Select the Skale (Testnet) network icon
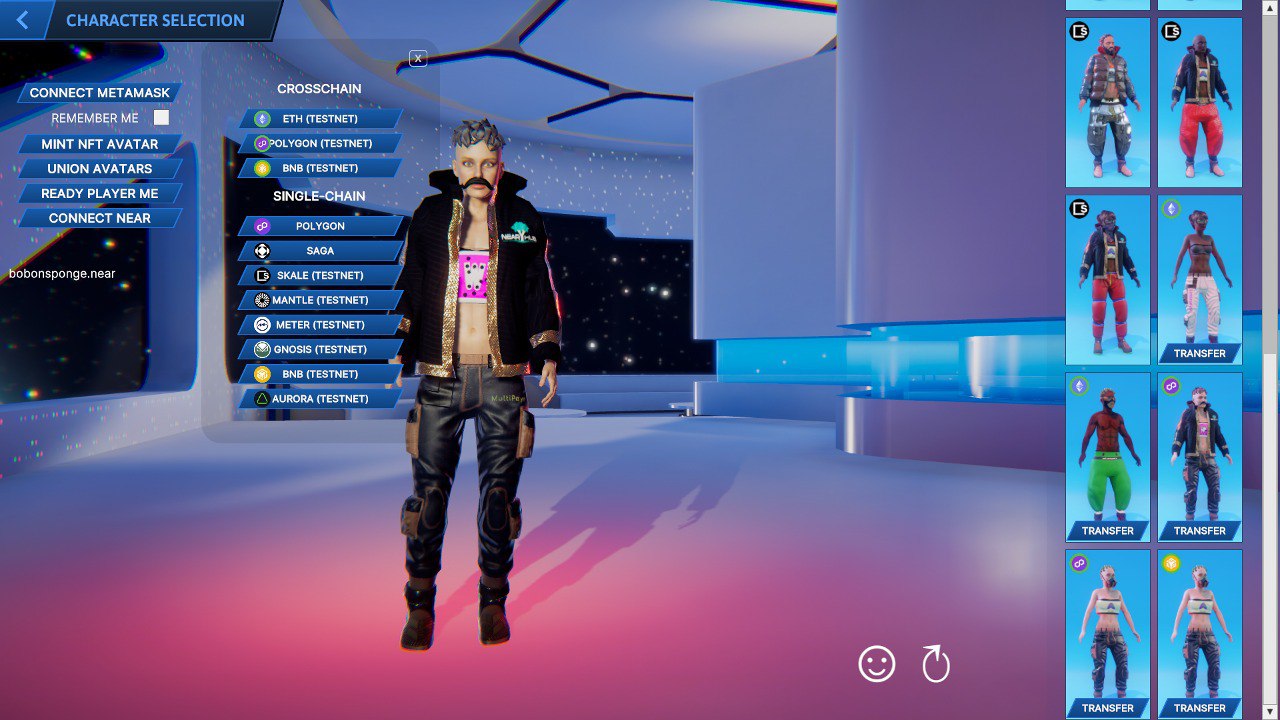Viewport: 1280px width, 720px height. (x=261, y=275)
